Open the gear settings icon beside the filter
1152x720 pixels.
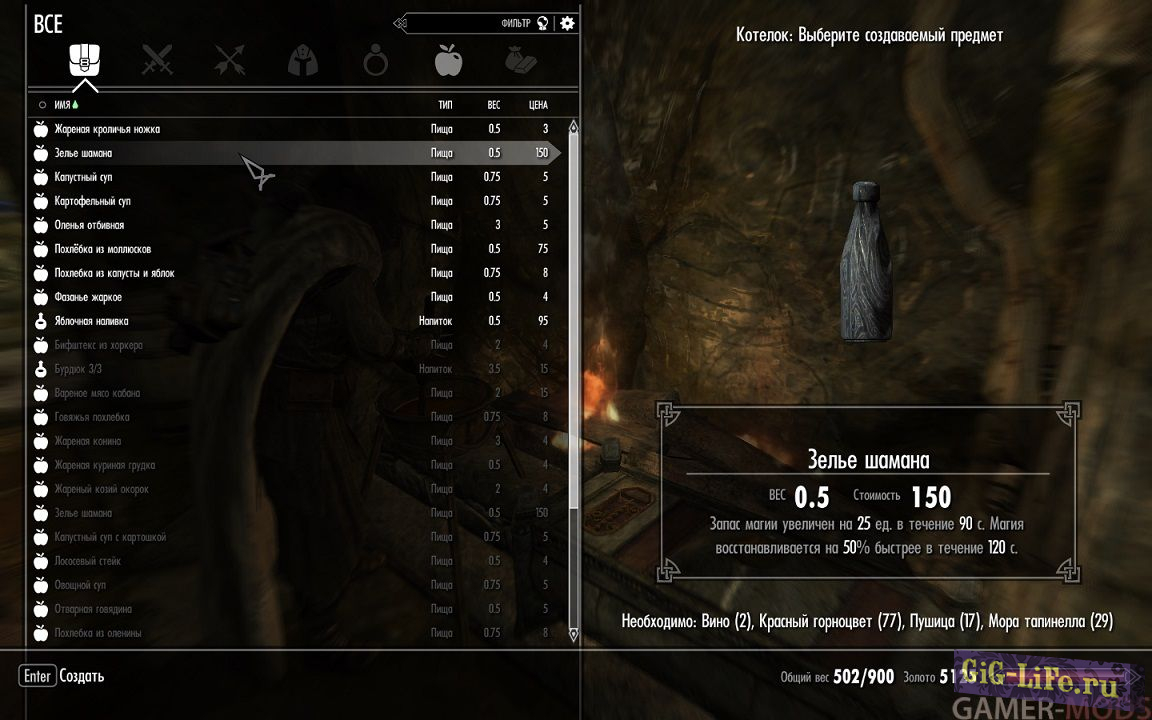point(568,23)
